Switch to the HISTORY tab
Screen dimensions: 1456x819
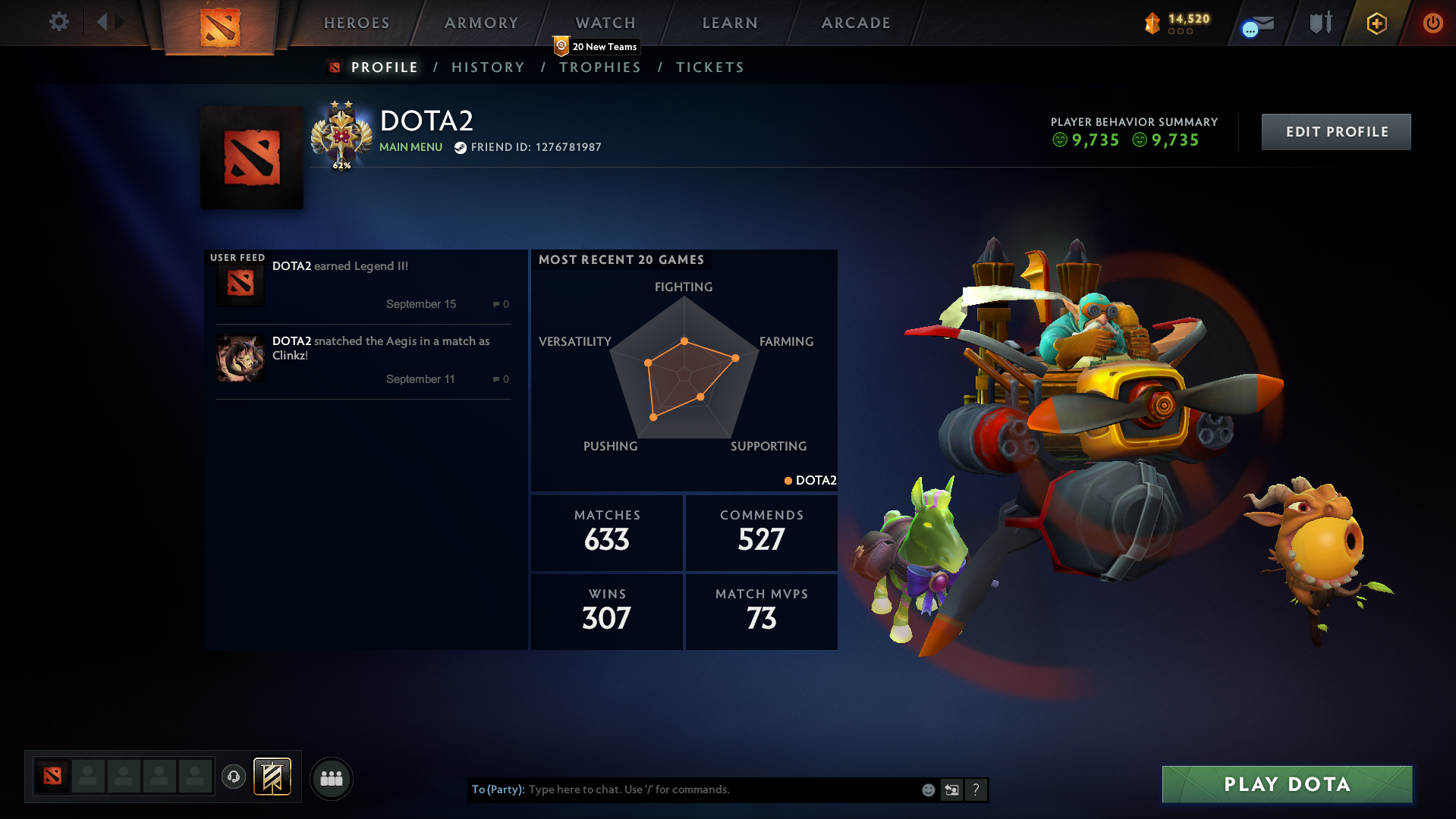[487, 67]
